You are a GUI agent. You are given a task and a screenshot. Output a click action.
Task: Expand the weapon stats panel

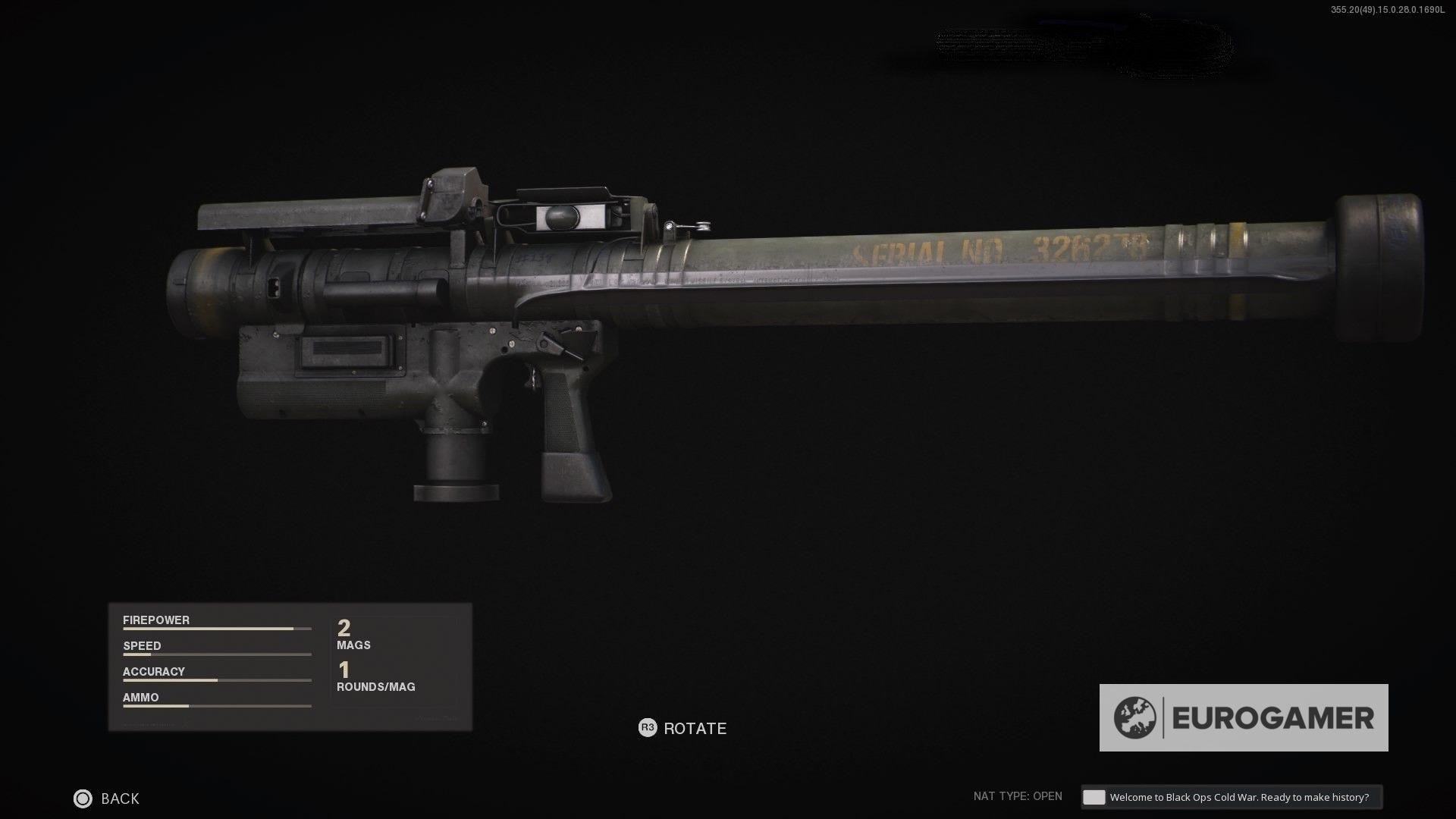click(290, 666)
